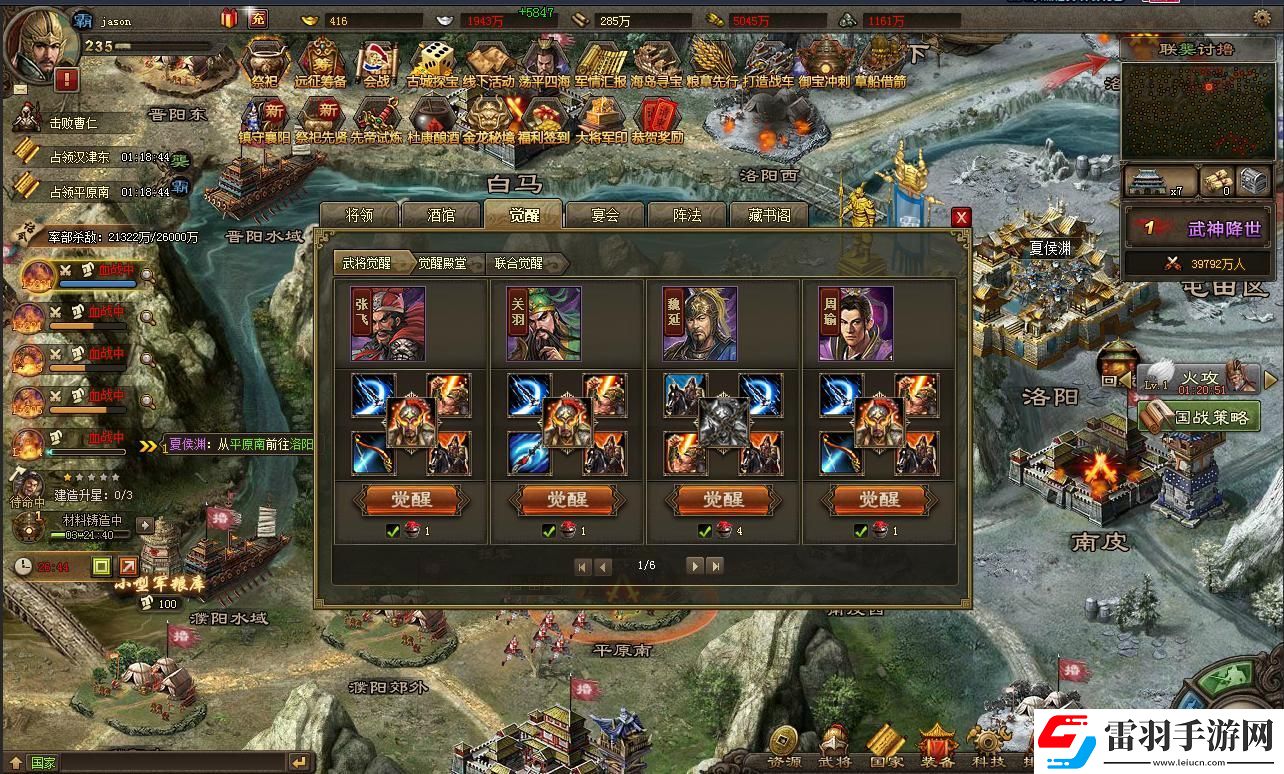Click the 国战策略 strategy button
The width and height of the screenshot is (1284, 774).
point(1199,417)
